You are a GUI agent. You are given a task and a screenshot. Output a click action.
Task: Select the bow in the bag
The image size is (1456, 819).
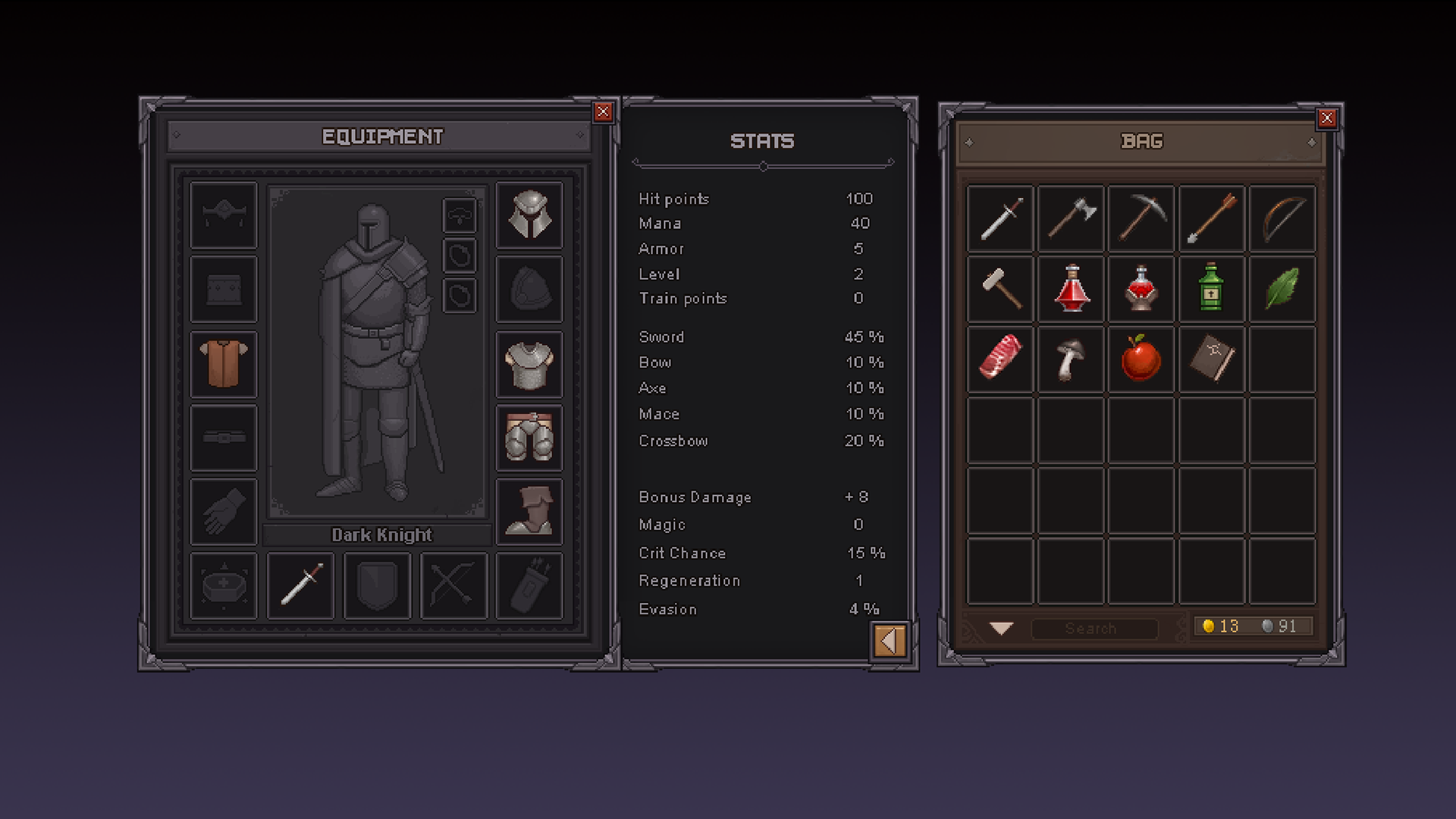pos(1282,218)
